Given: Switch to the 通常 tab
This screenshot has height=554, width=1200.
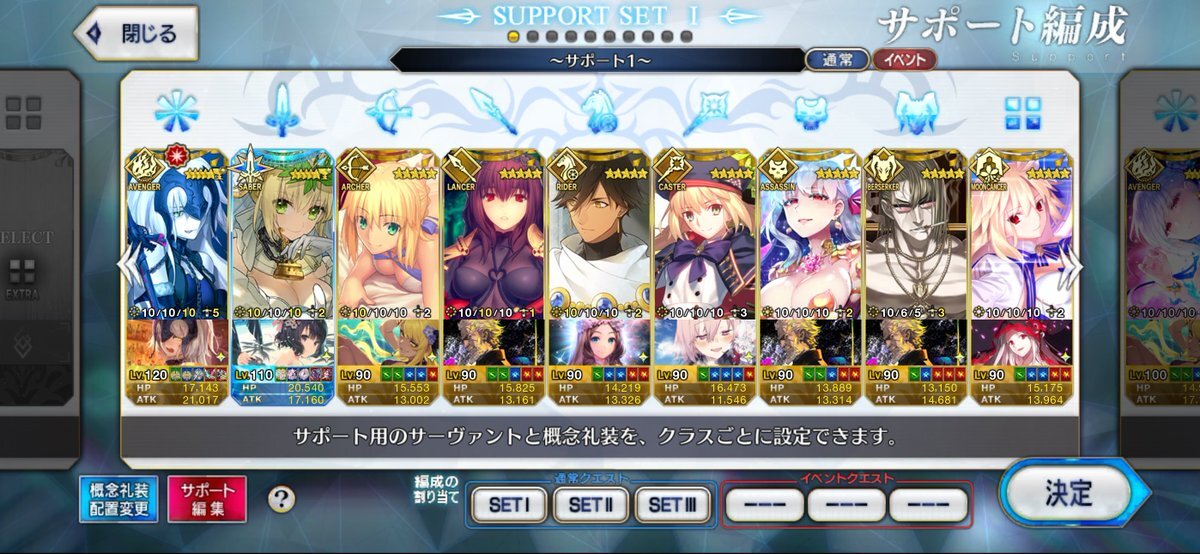Looking at the screenshot, I should (x=837, y=60).
